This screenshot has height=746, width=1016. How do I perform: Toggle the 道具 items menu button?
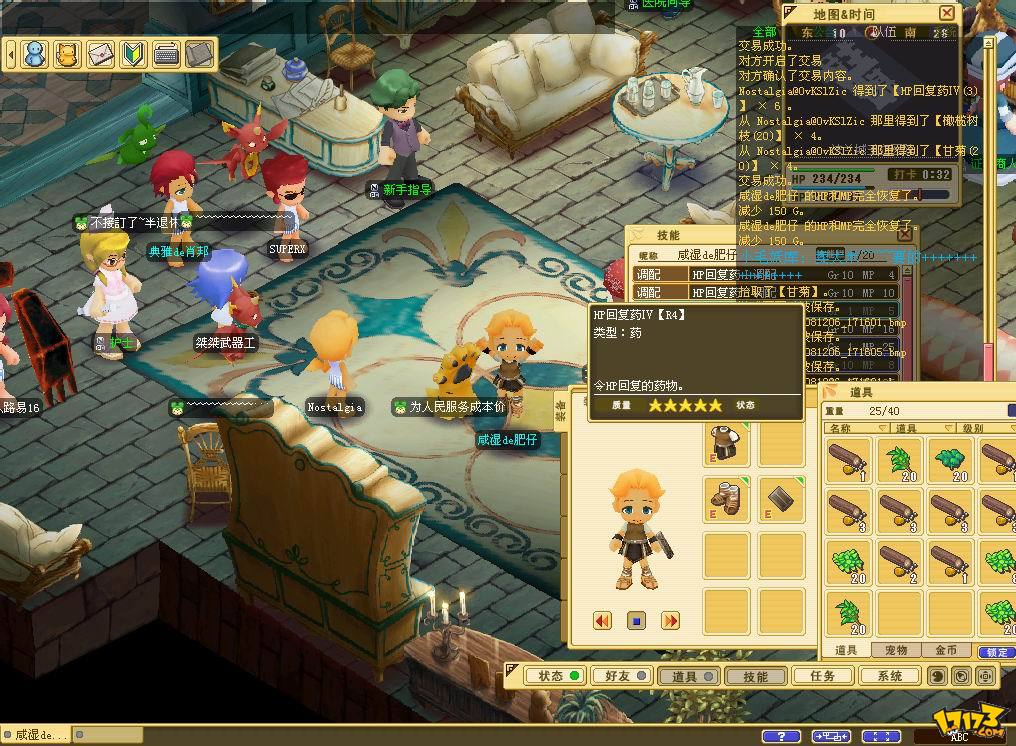pos(688,677)
